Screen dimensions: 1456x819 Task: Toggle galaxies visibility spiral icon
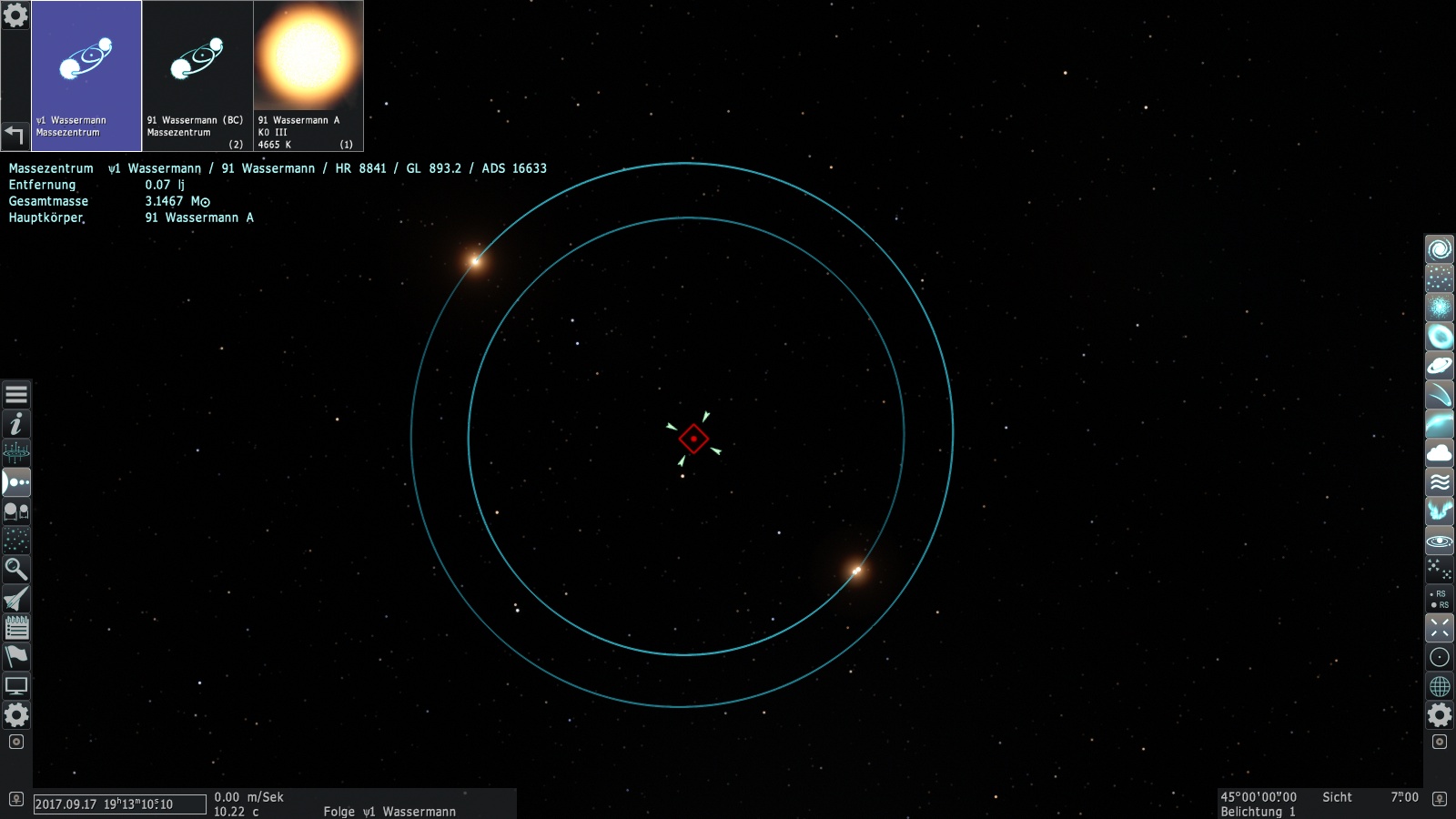pos(1440,249)
